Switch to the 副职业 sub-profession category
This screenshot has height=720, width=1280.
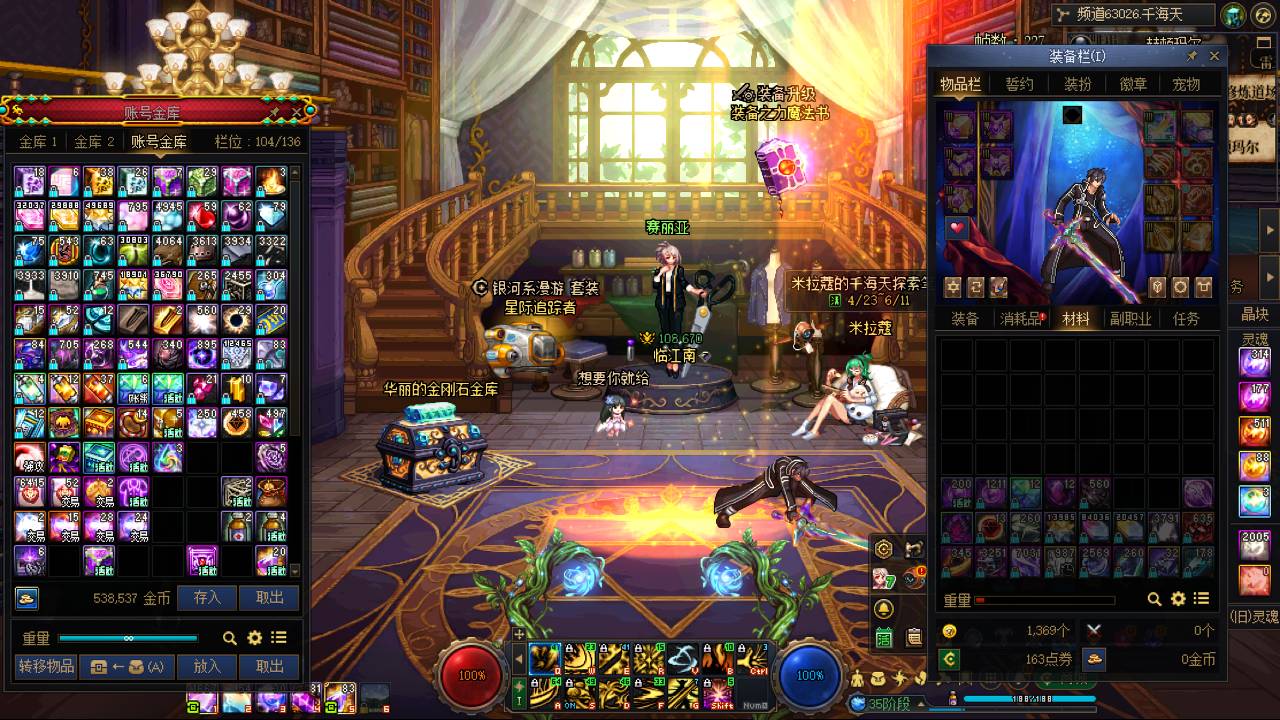[1131, 319]
